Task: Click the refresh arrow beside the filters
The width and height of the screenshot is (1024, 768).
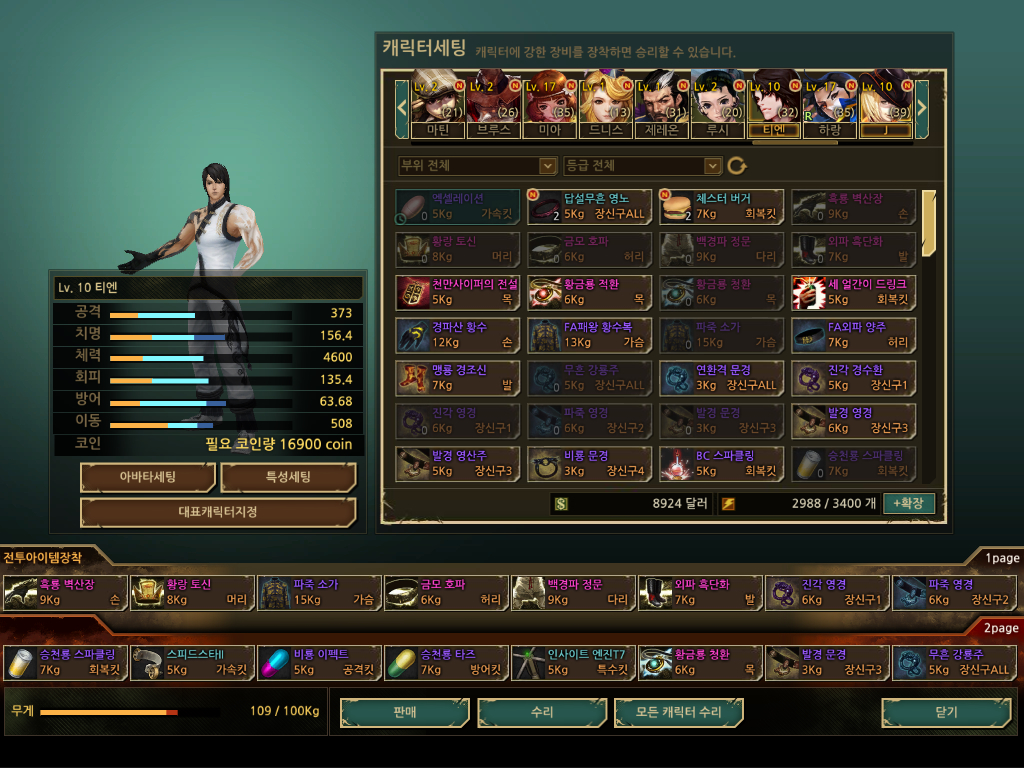Action: [737, 165]
